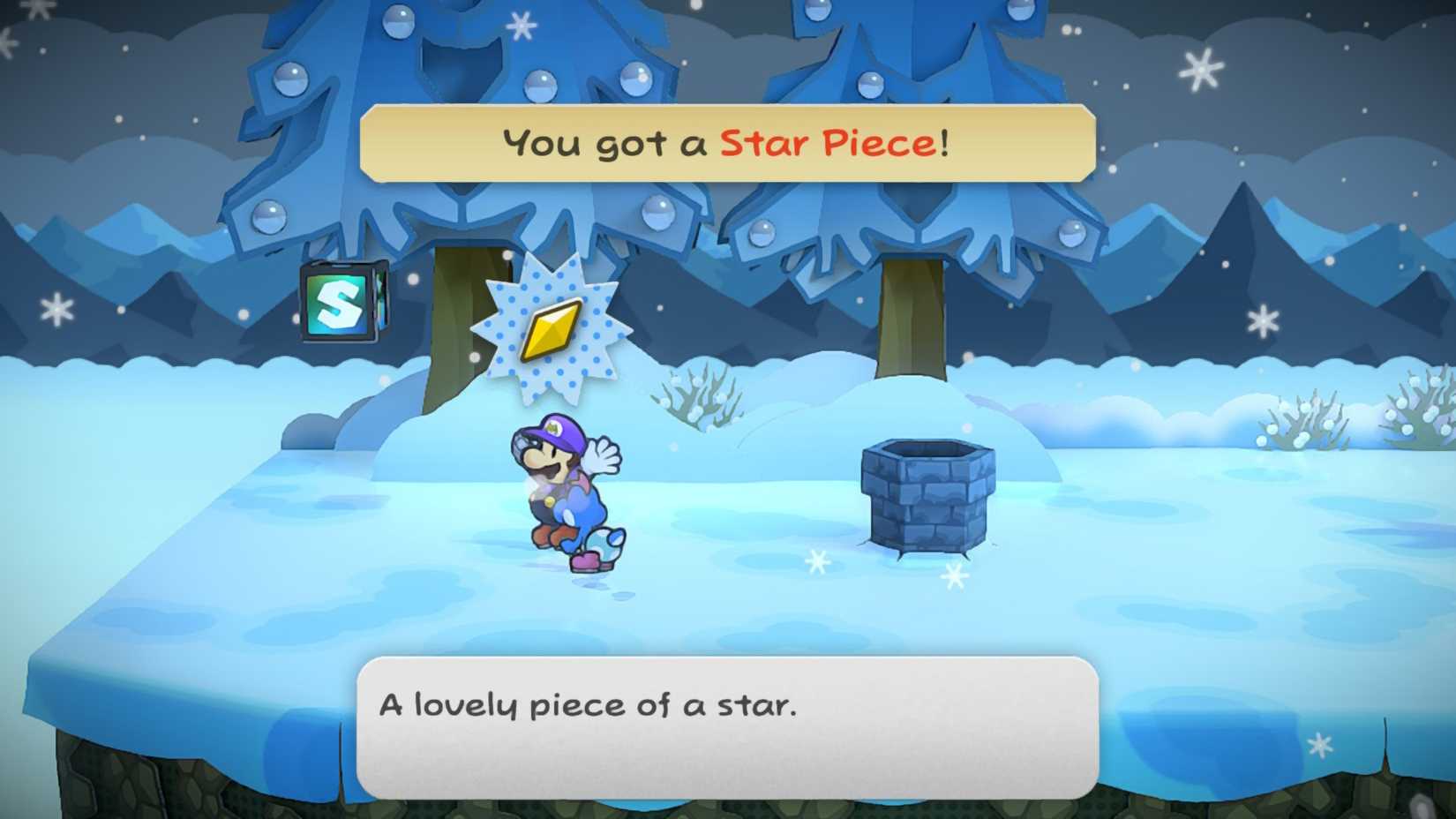Click the yellow gem inside the burst
The width and height of the screenshot is (1456, 819).
pos(552,331)
